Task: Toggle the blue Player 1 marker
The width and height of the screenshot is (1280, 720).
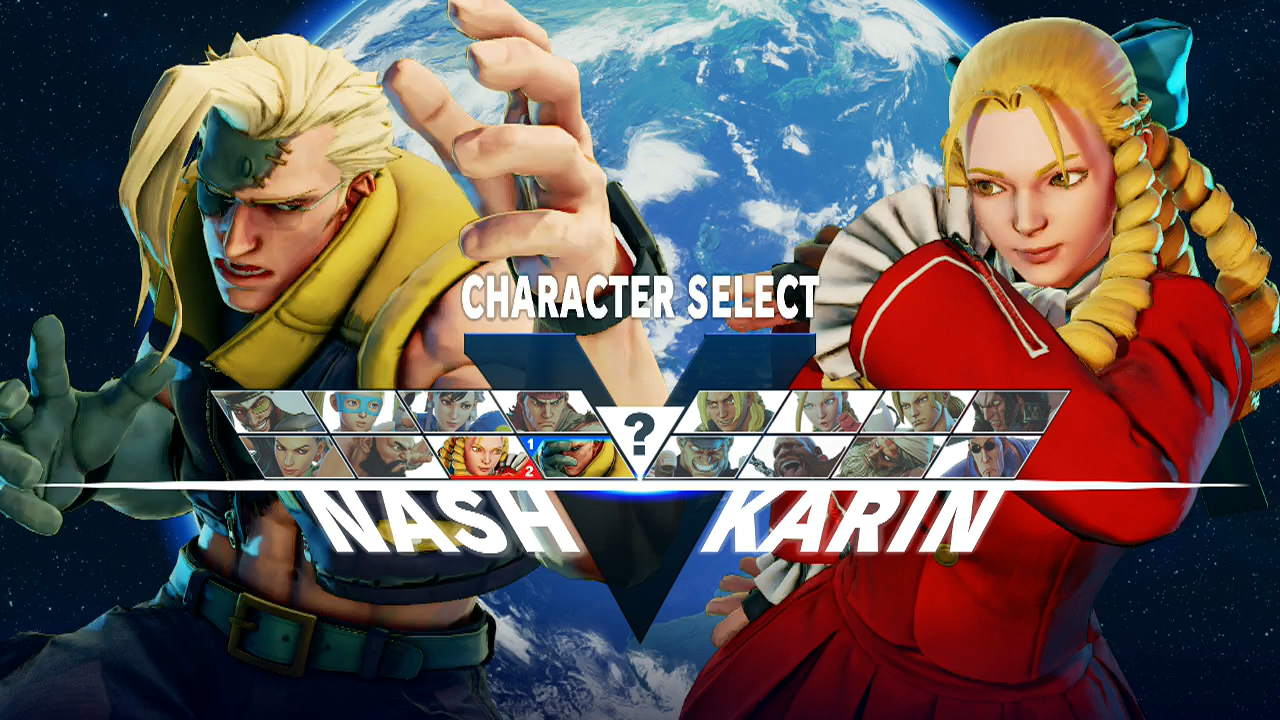Action: [529, 443]
